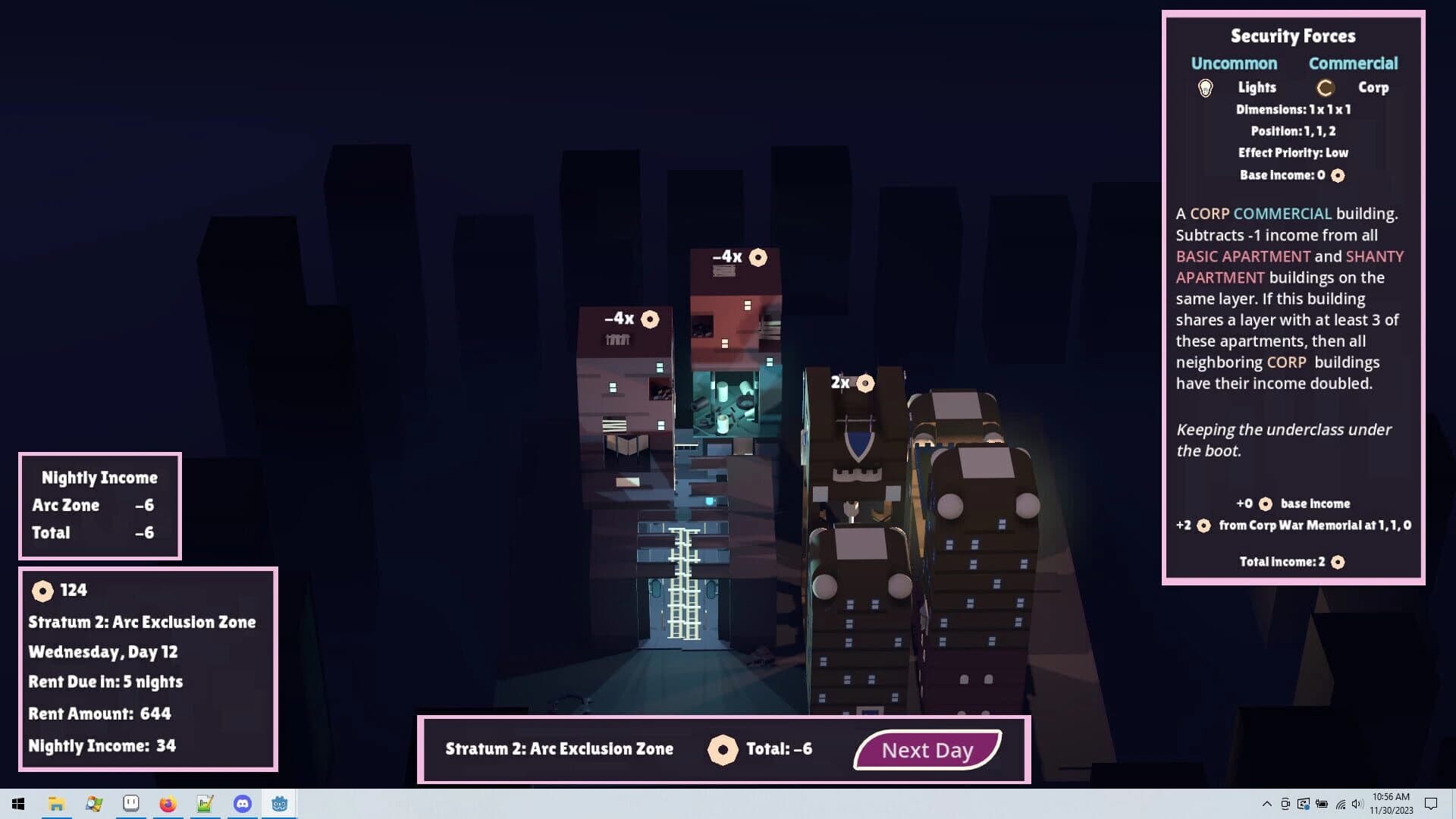Click the Lights bulb icon in Security Forces panel
This screenshot has width=1456, height=819.
click(x=1207, y=86)
